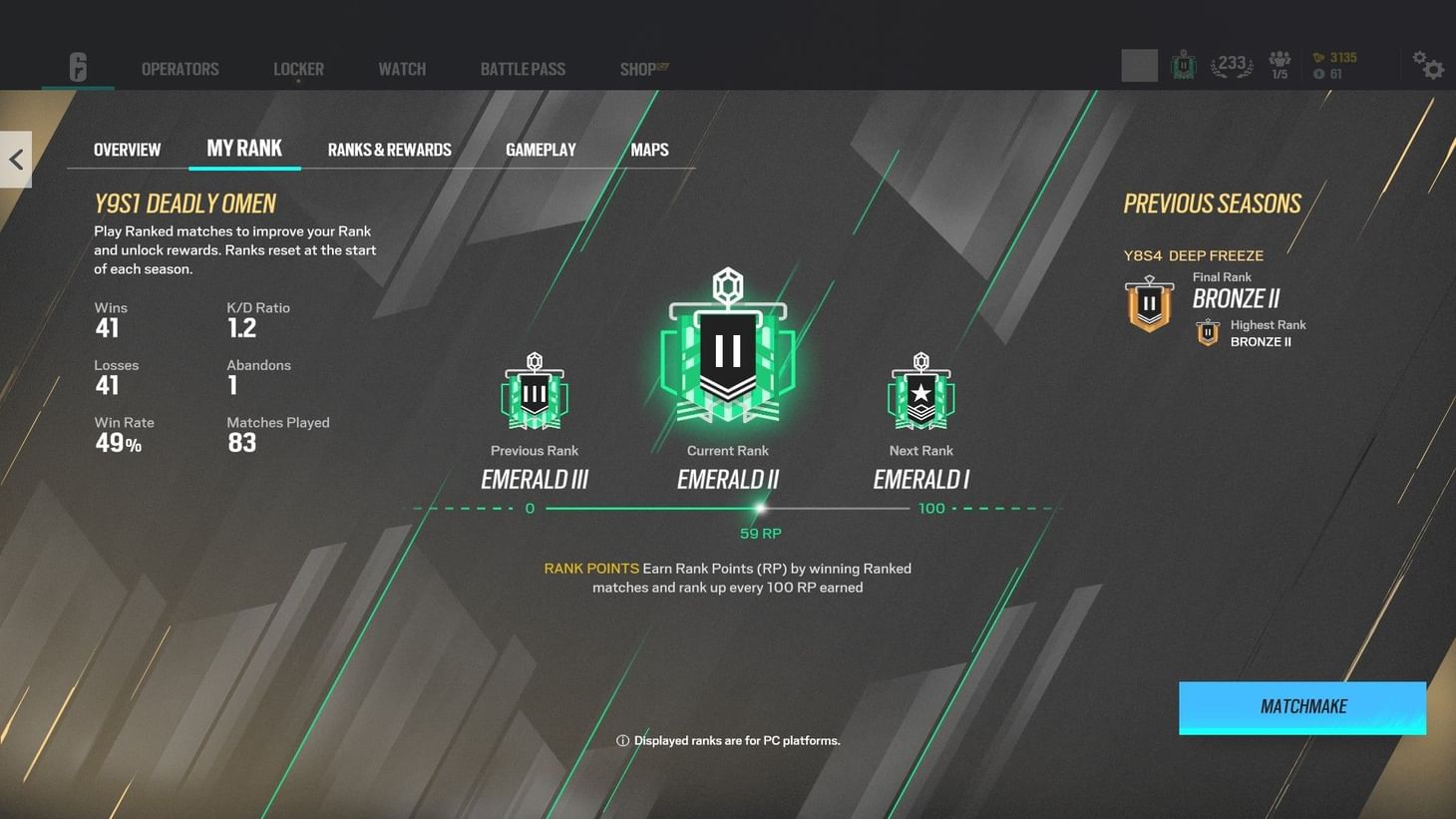Switch to the Ranks & Rewards tab
The width and height of the screenshot is (1456, 819).
pyautogui.click(x=389, y=149)
